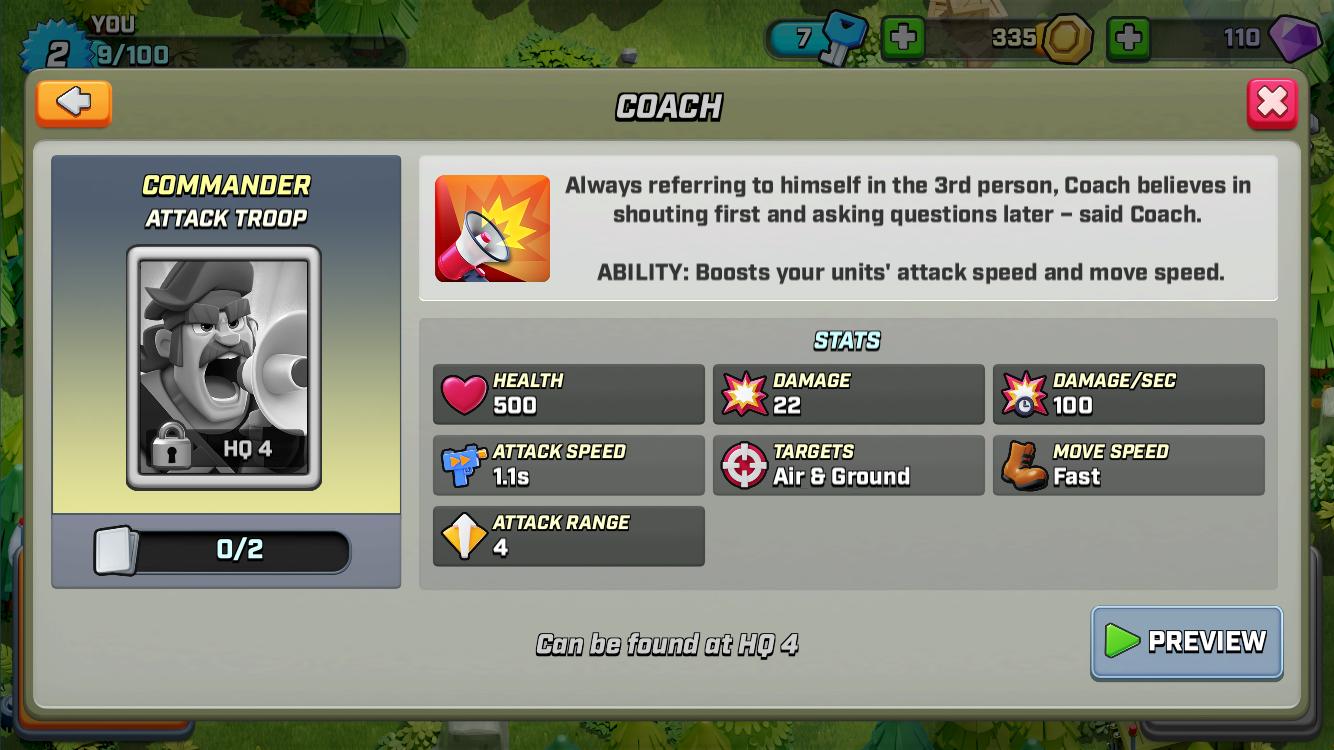Image resolution: width=1334 pixels, height=750 pixels.
Task: Select the Attack Speed blaster icon
Action: coord(462,464)
